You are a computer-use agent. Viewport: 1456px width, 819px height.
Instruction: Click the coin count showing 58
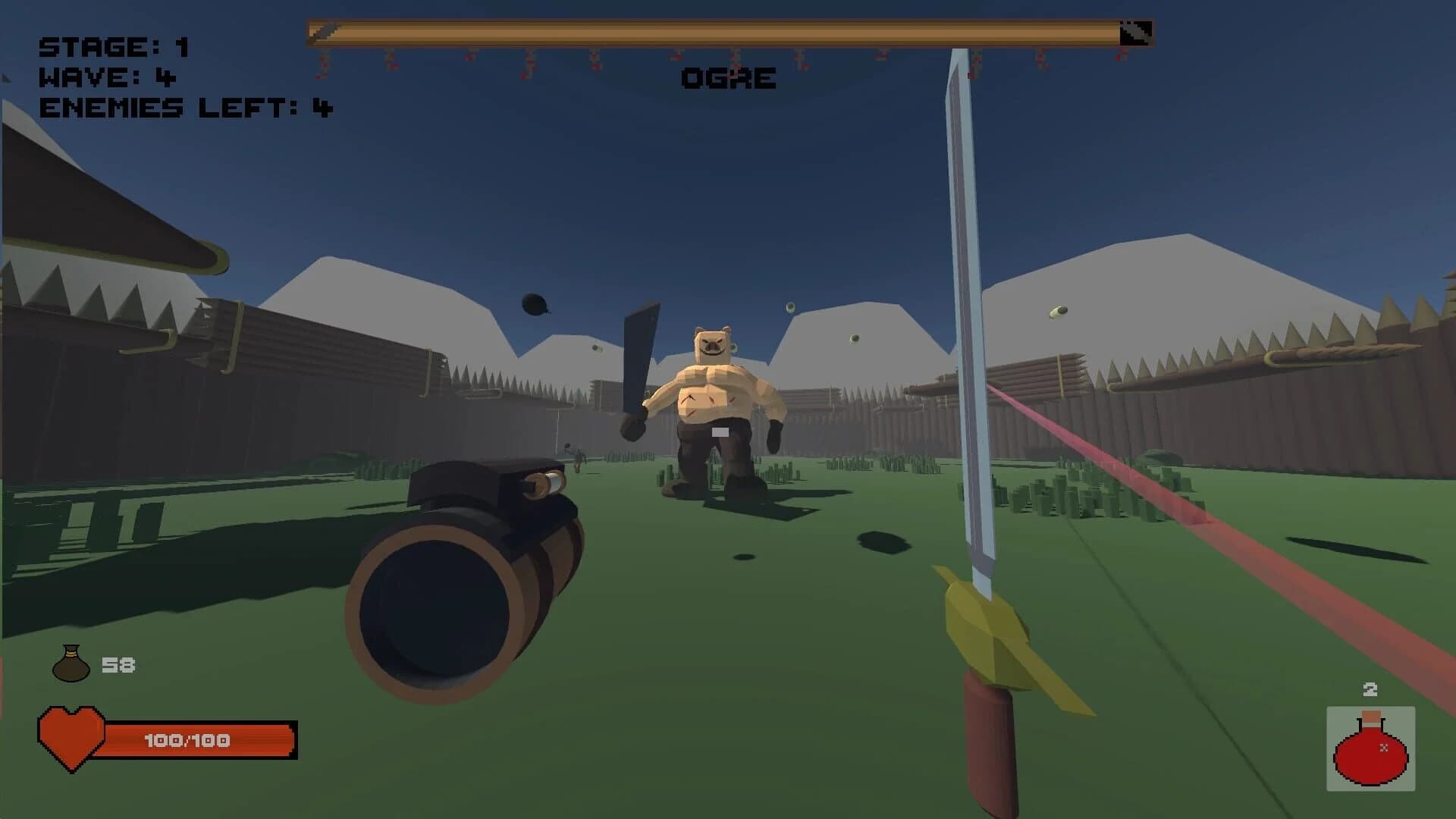pos(119,665)
